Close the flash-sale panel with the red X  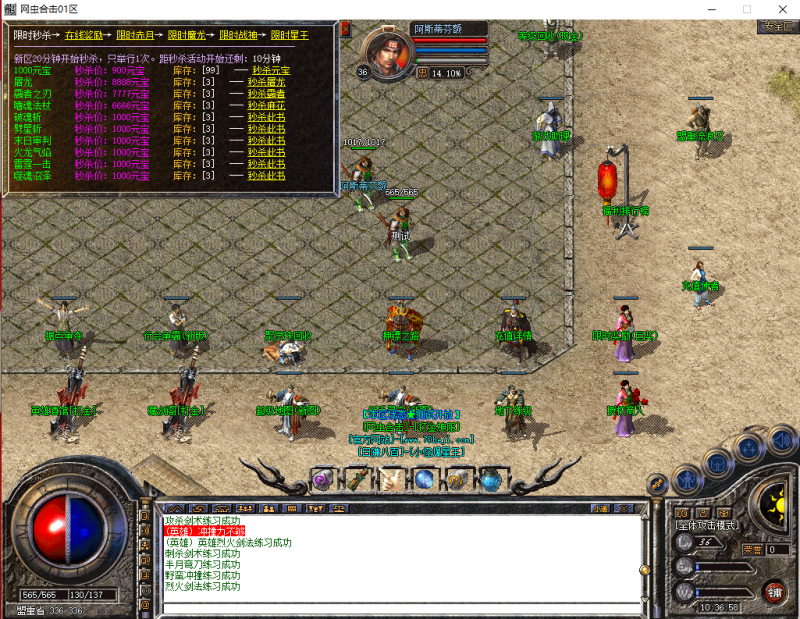coord(345,29)
